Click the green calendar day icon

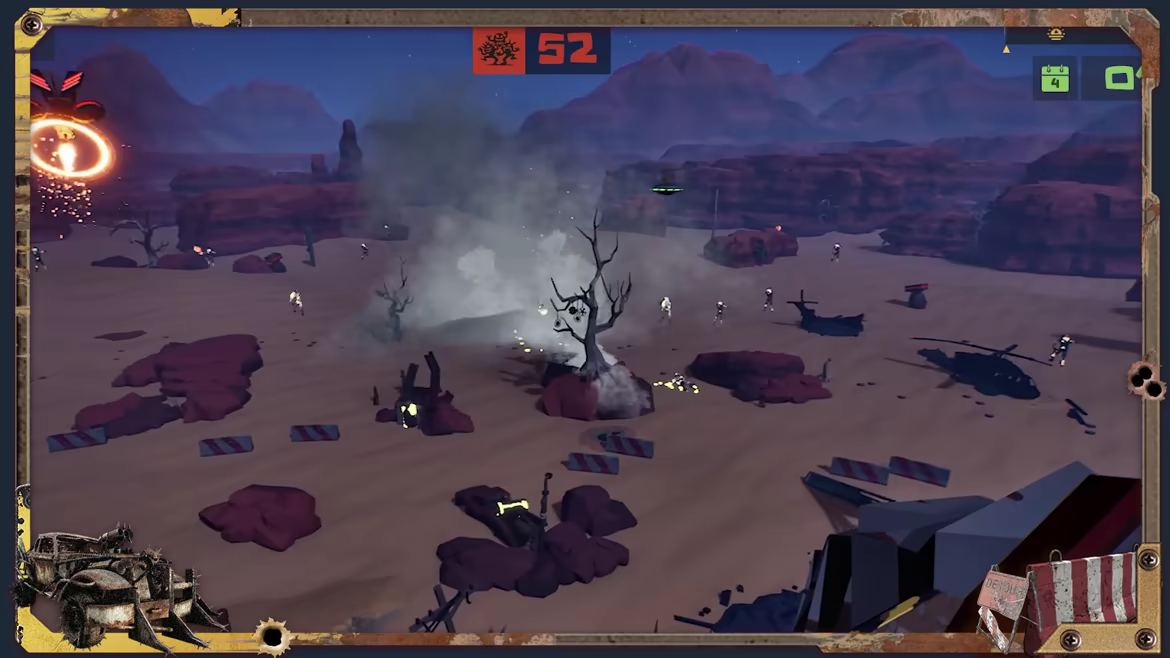(1055, 79)
